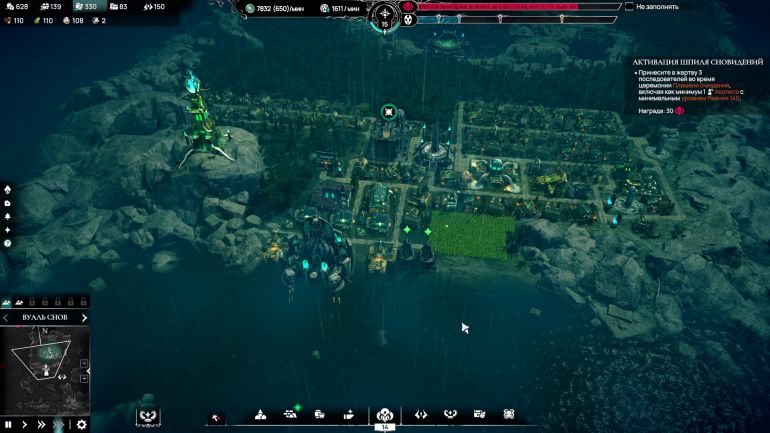The height and width of the screenshot is (433, 770).
Task: Pause the game
Action: click(8, 424)
